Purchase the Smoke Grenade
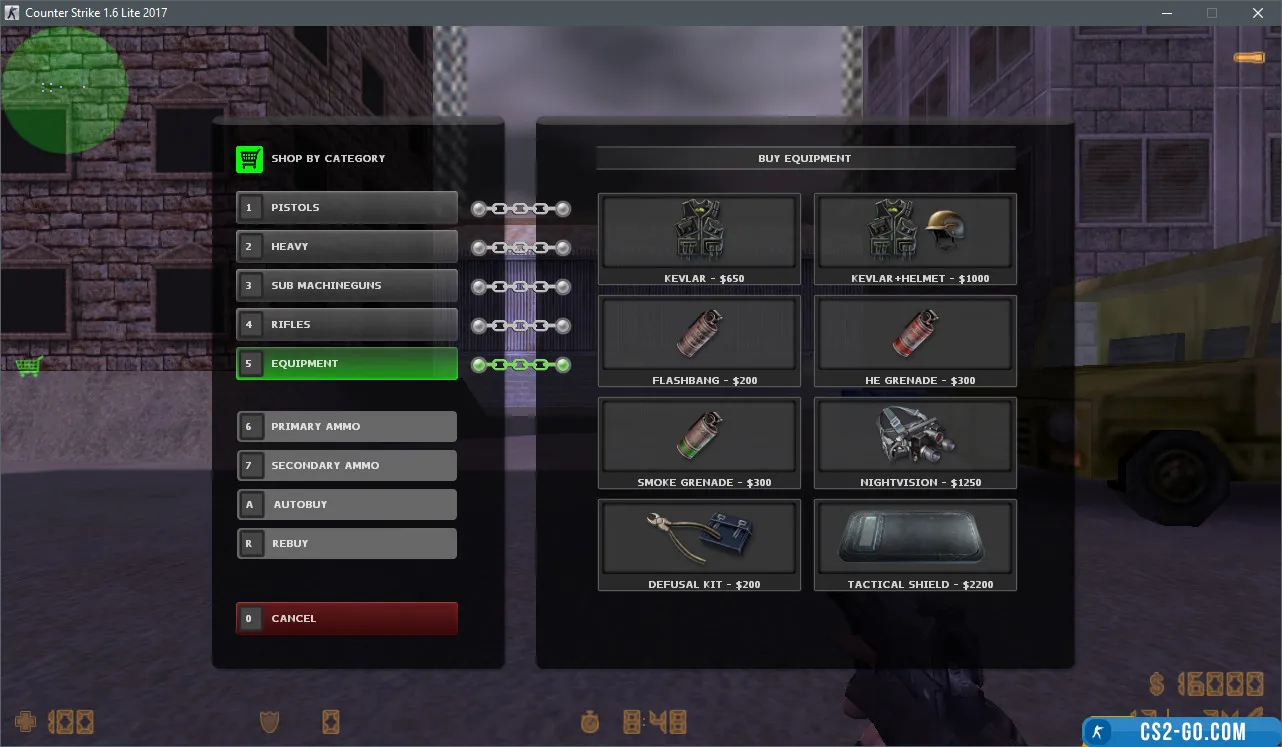This screenshot has height=747, width=1282. [x=699, y=442]
